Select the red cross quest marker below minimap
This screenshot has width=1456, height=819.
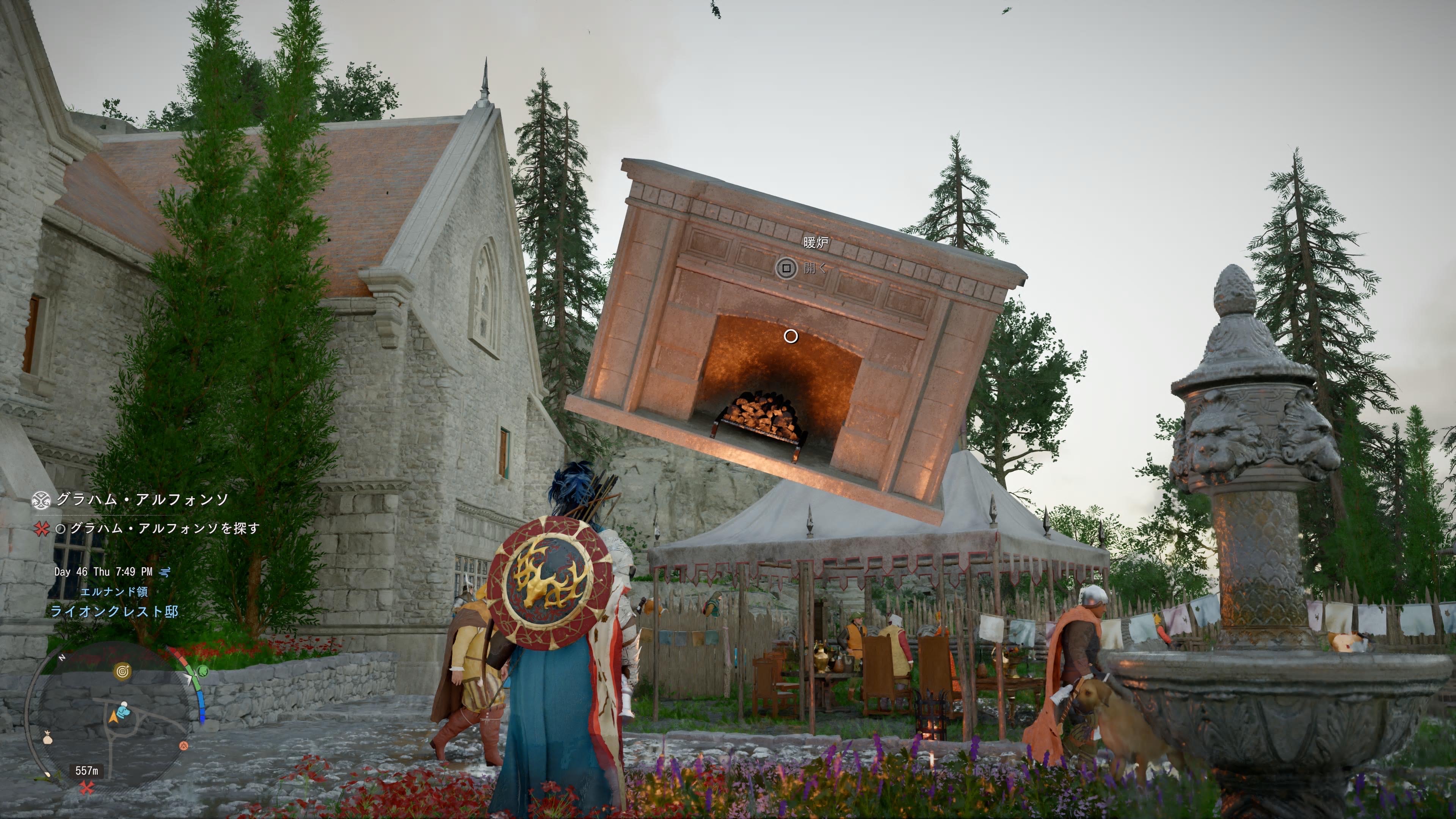[86, 788]
